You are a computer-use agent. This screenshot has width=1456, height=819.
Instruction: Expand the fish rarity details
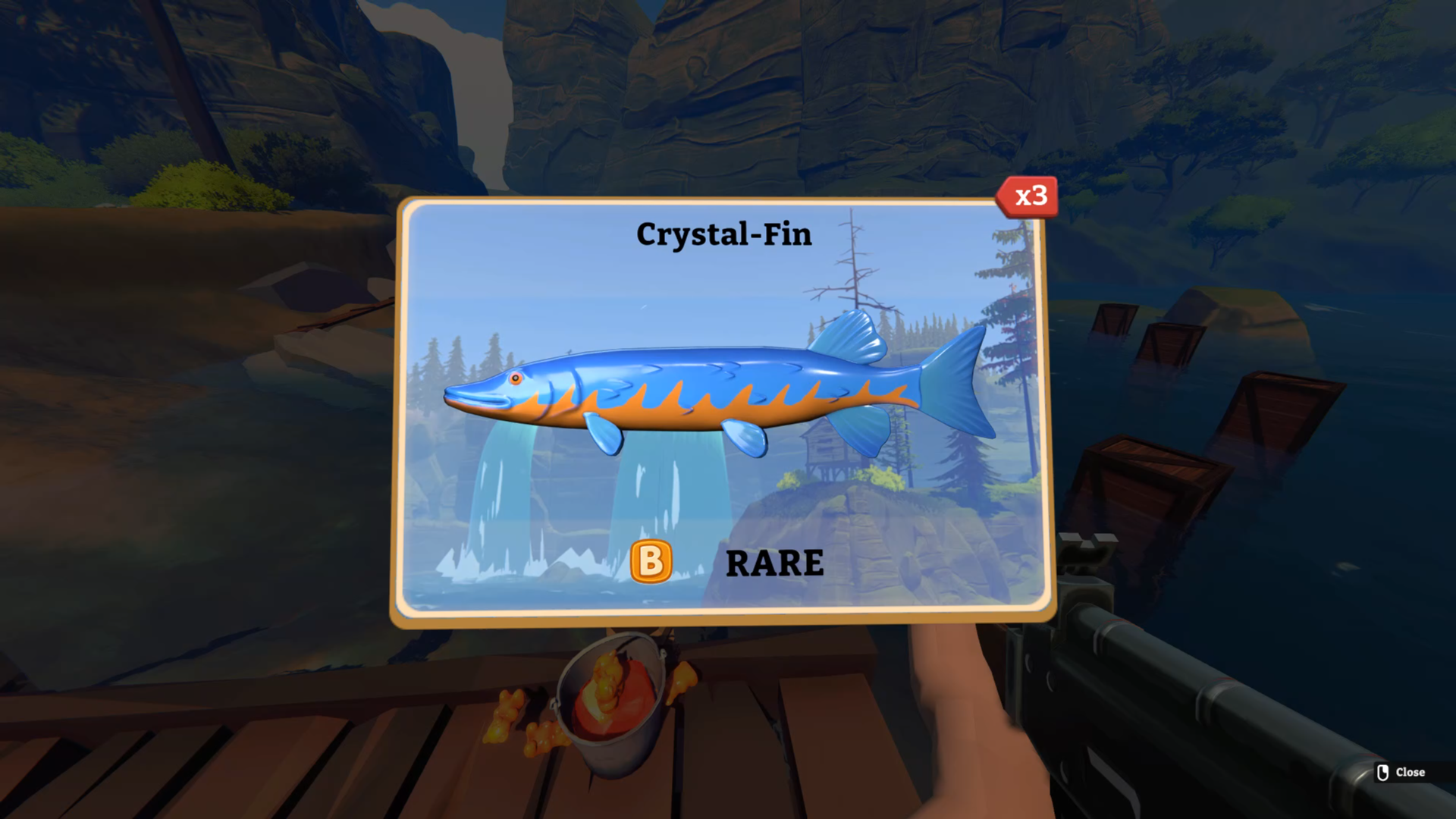click(x=774, y=563)
